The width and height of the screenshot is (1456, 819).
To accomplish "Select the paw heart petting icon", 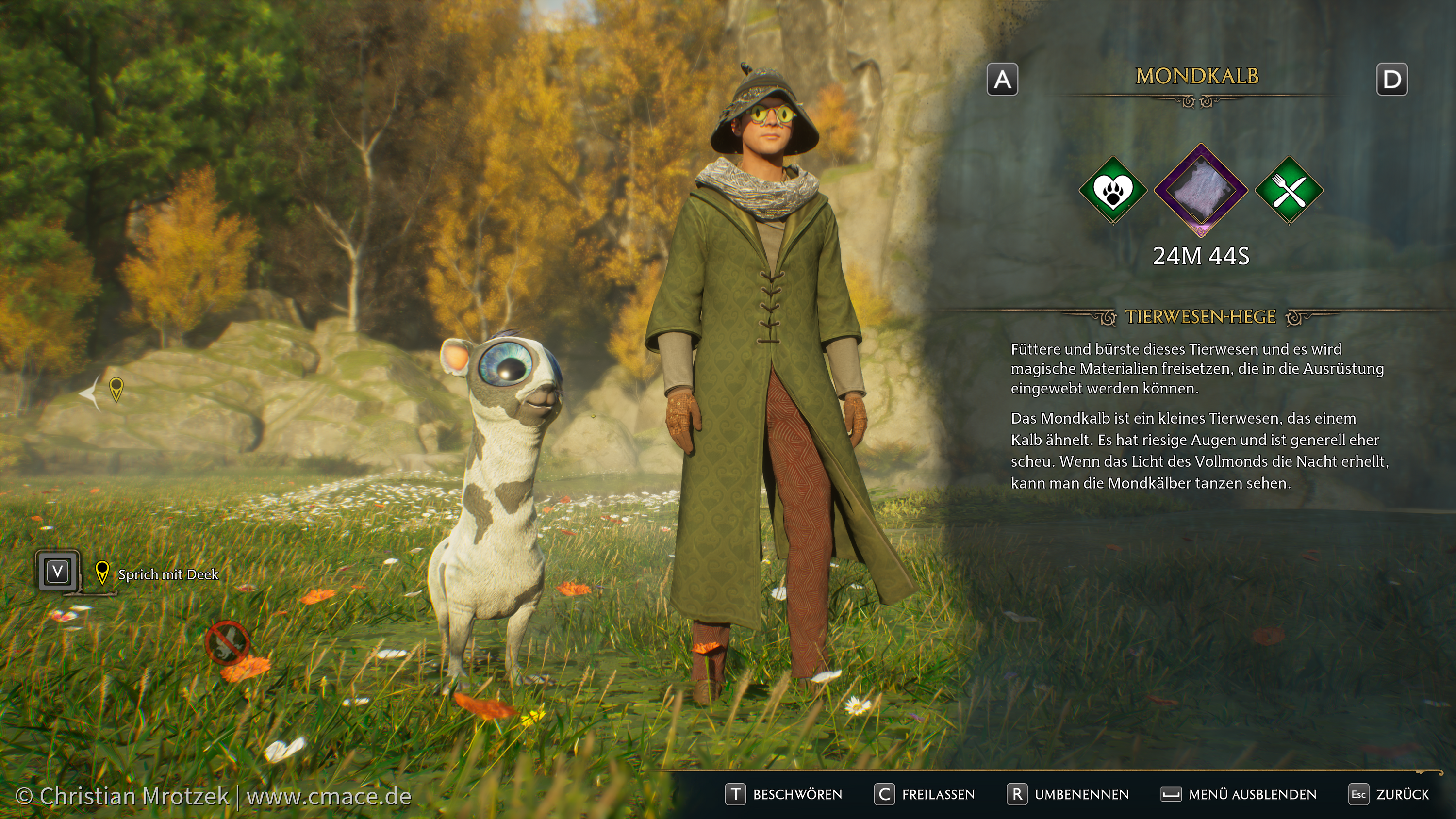I will tap(1112, 191).
